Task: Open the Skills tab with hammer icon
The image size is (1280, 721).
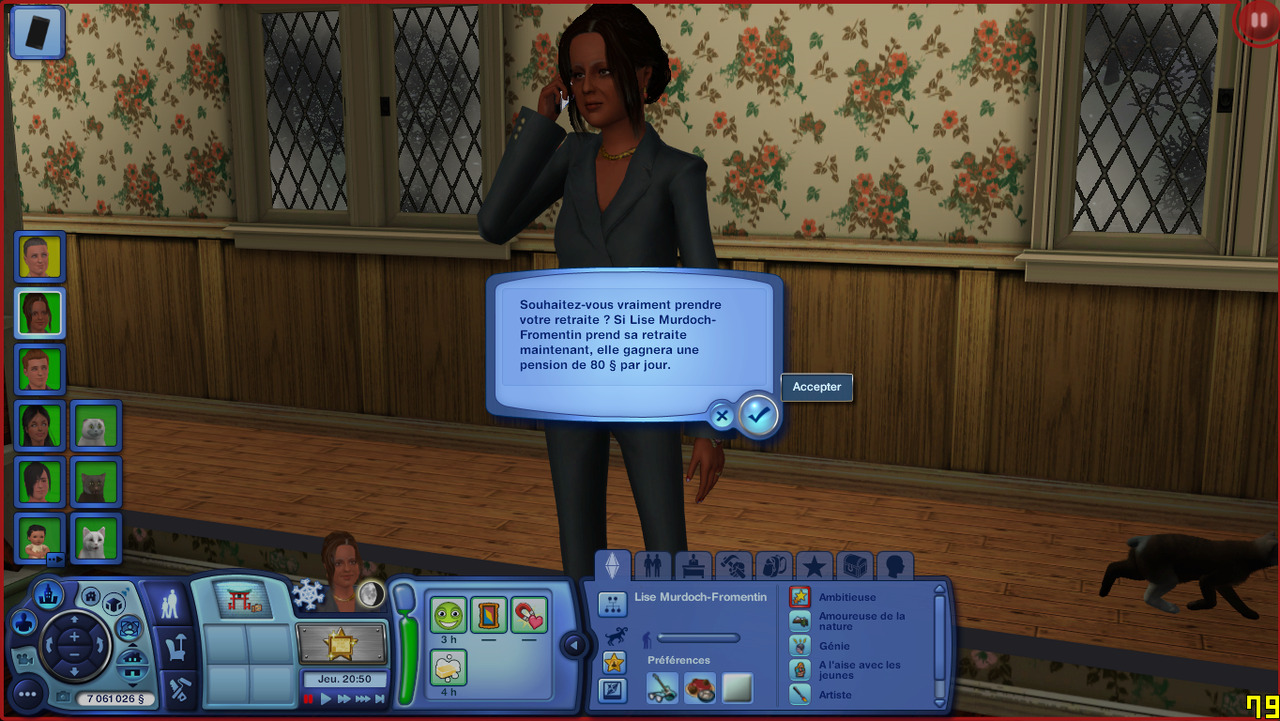Action: [733, 566]
